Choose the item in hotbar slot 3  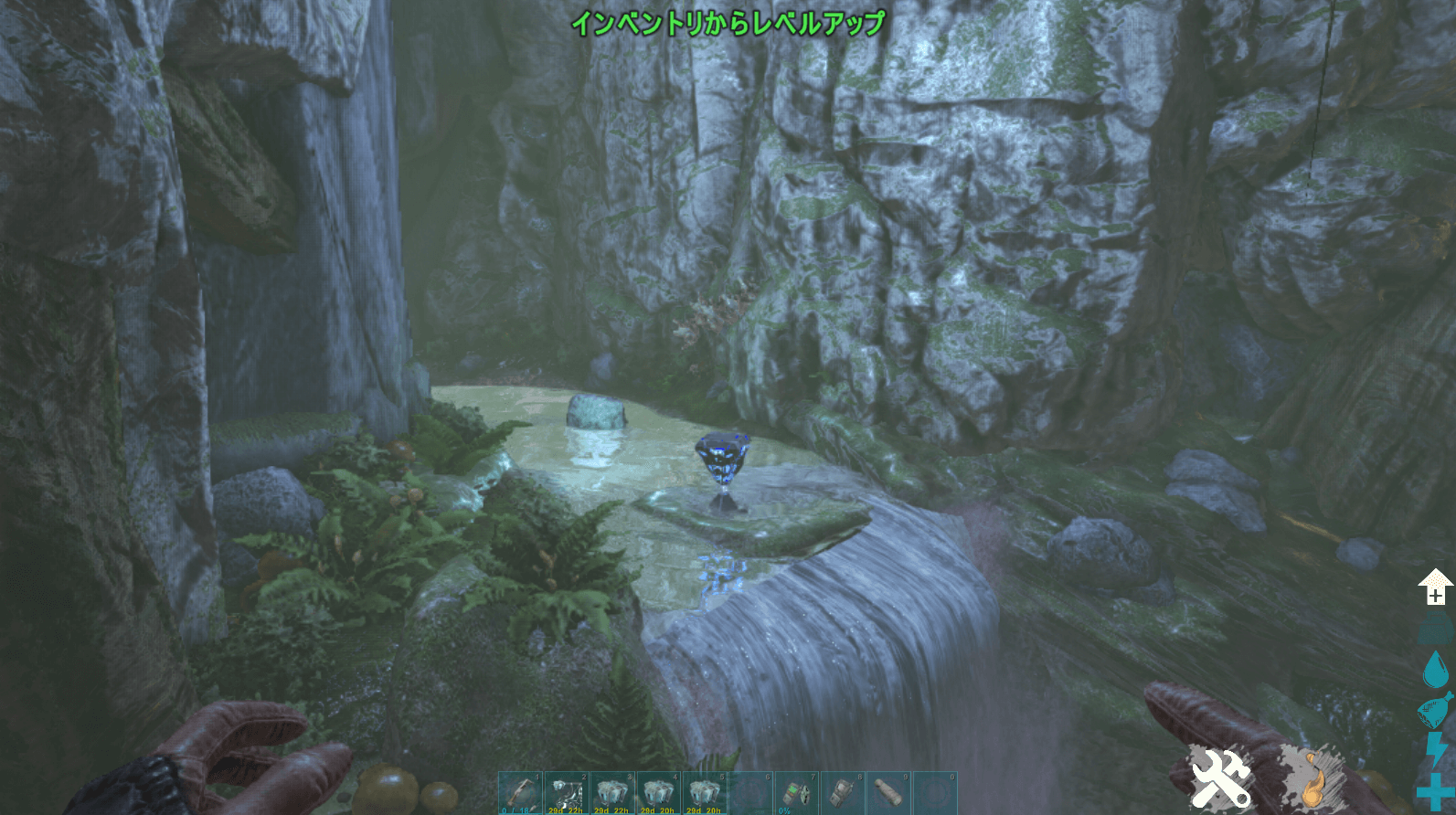pos(612,792)
